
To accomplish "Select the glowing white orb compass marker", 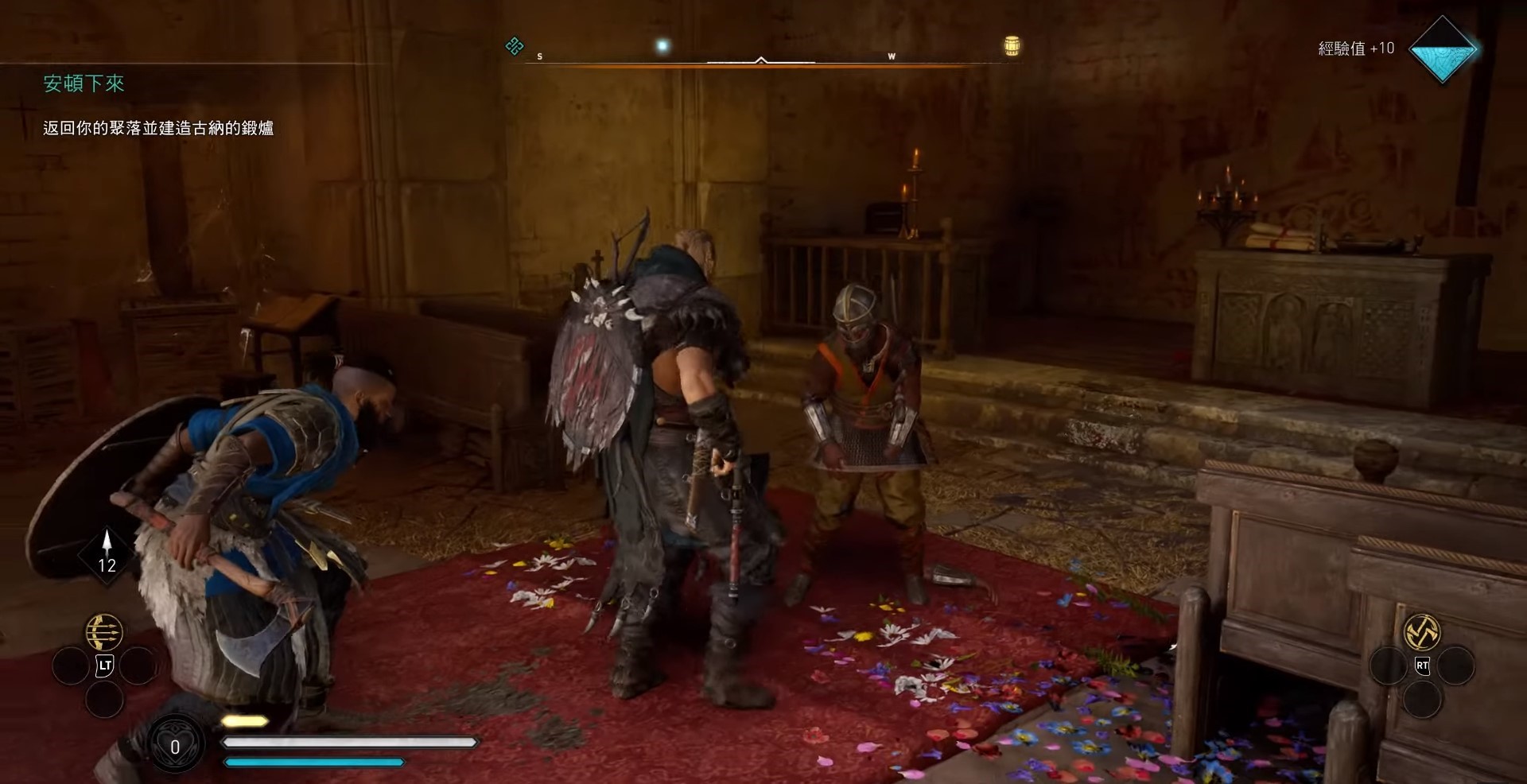I will point(662,46).
